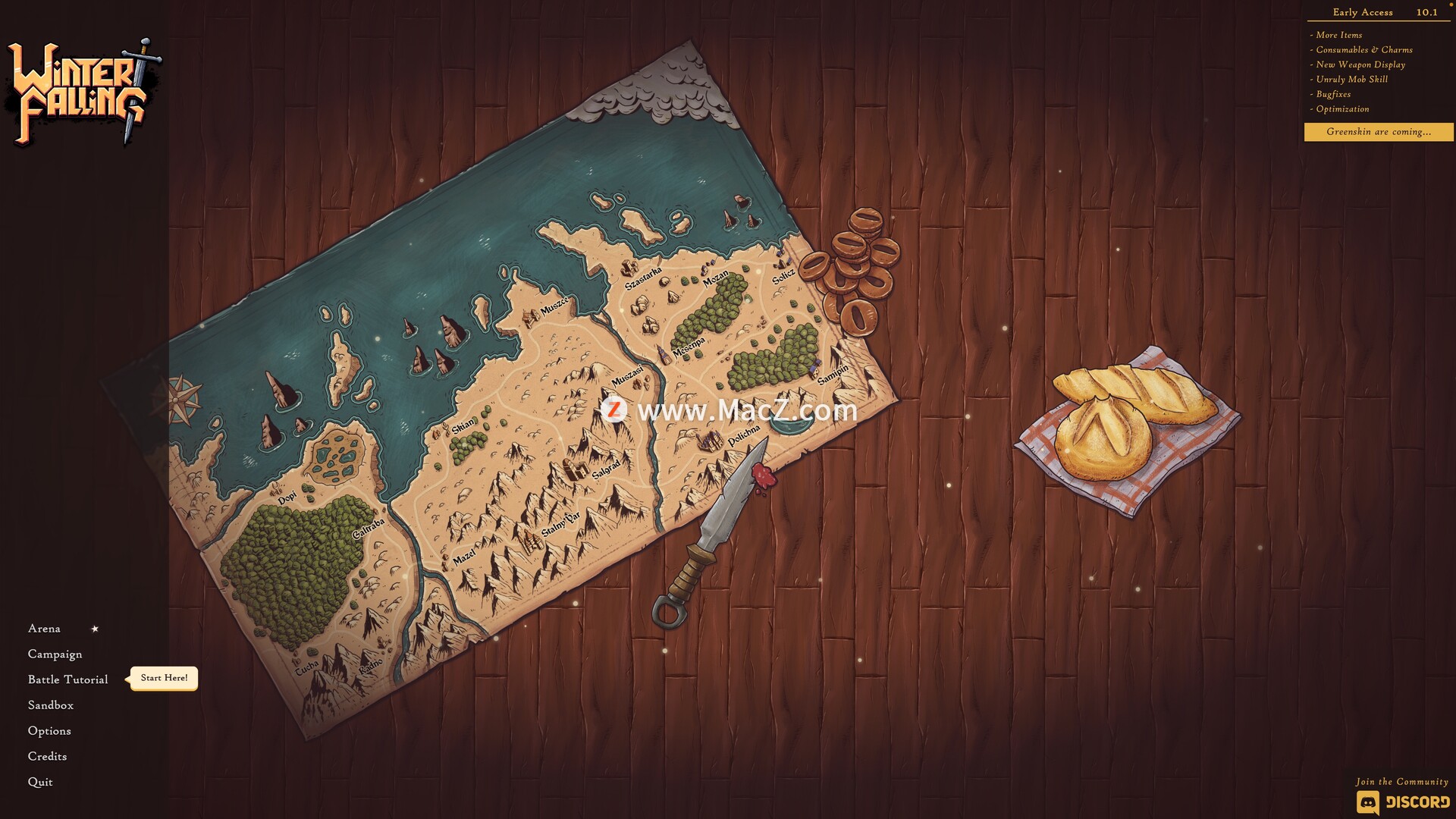
Task: Click the Discord community link
Action: (x=1403, y=802)
